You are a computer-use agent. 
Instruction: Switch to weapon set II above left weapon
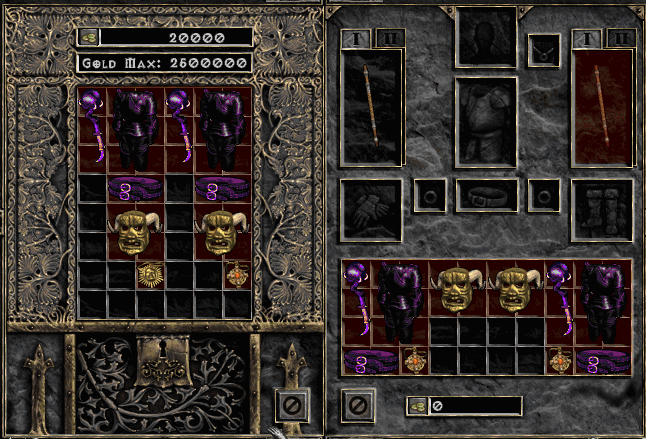point(389,39)
